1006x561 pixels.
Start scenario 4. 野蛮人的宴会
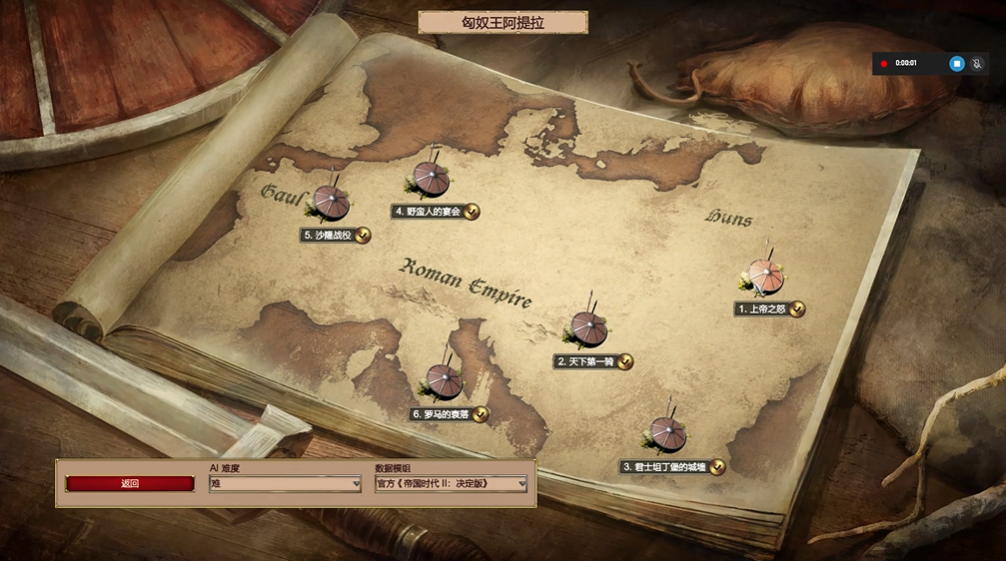pos(432,179)
